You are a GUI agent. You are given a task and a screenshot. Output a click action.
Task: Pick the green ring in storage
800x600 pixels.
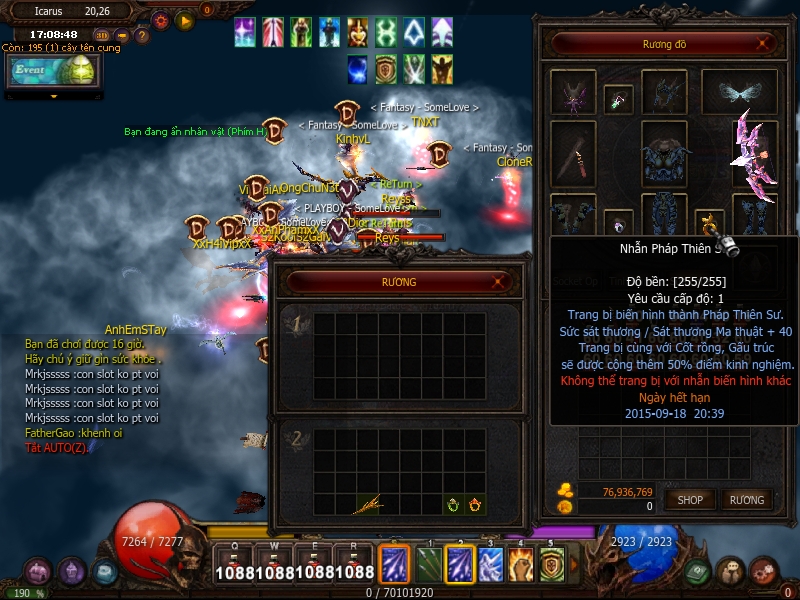[453, 505]
